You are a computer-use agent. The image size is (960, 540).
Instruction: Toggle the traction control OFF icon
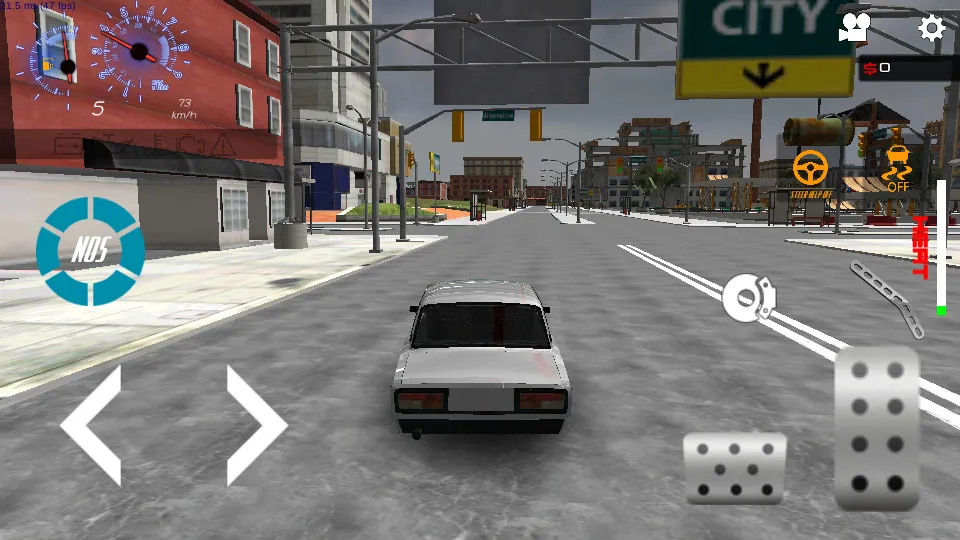898,168
